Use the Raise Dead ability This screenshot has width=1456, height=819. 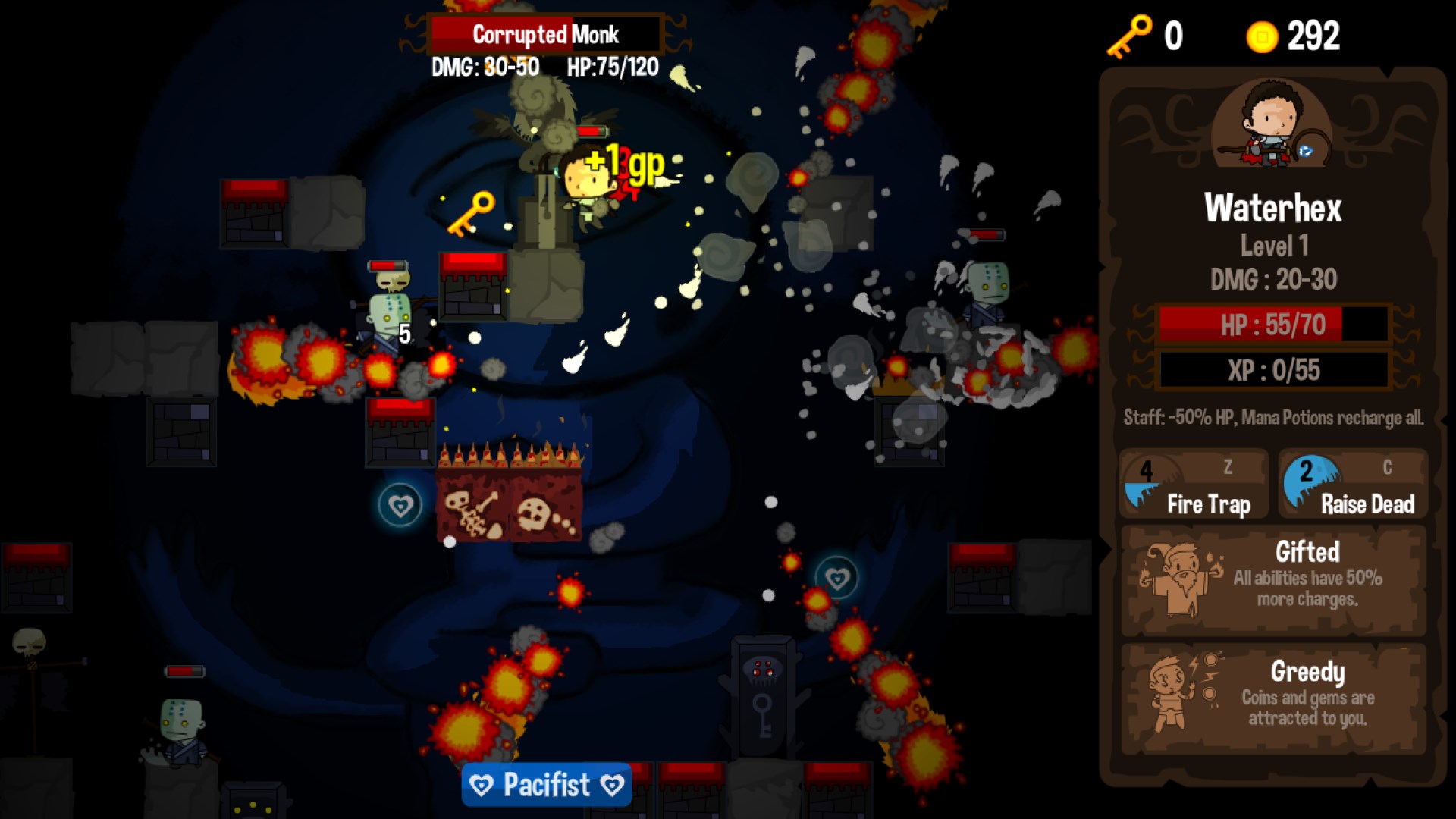1353,485
